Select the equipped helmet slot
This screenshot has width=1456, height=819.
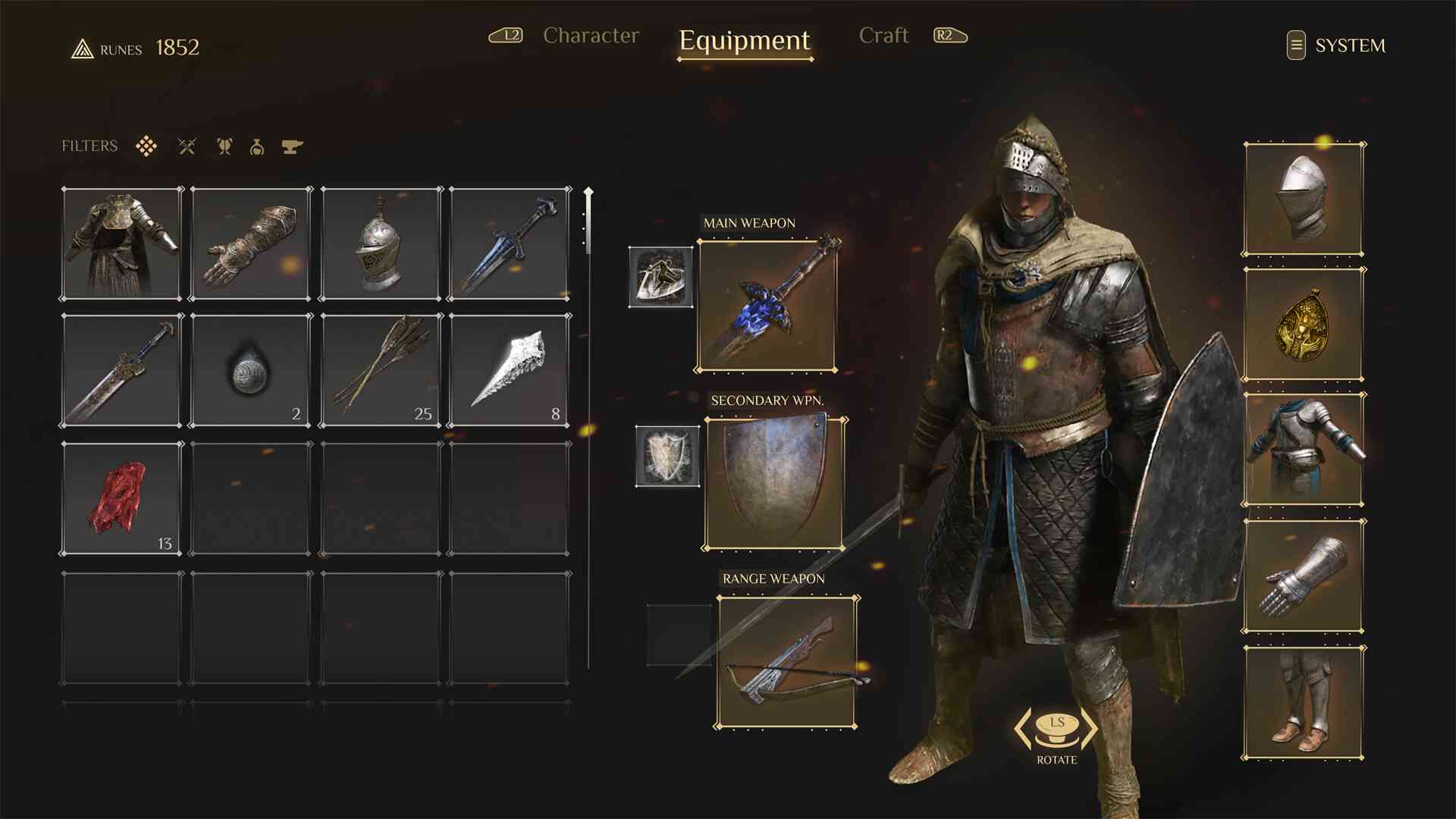coord(1303,199)
